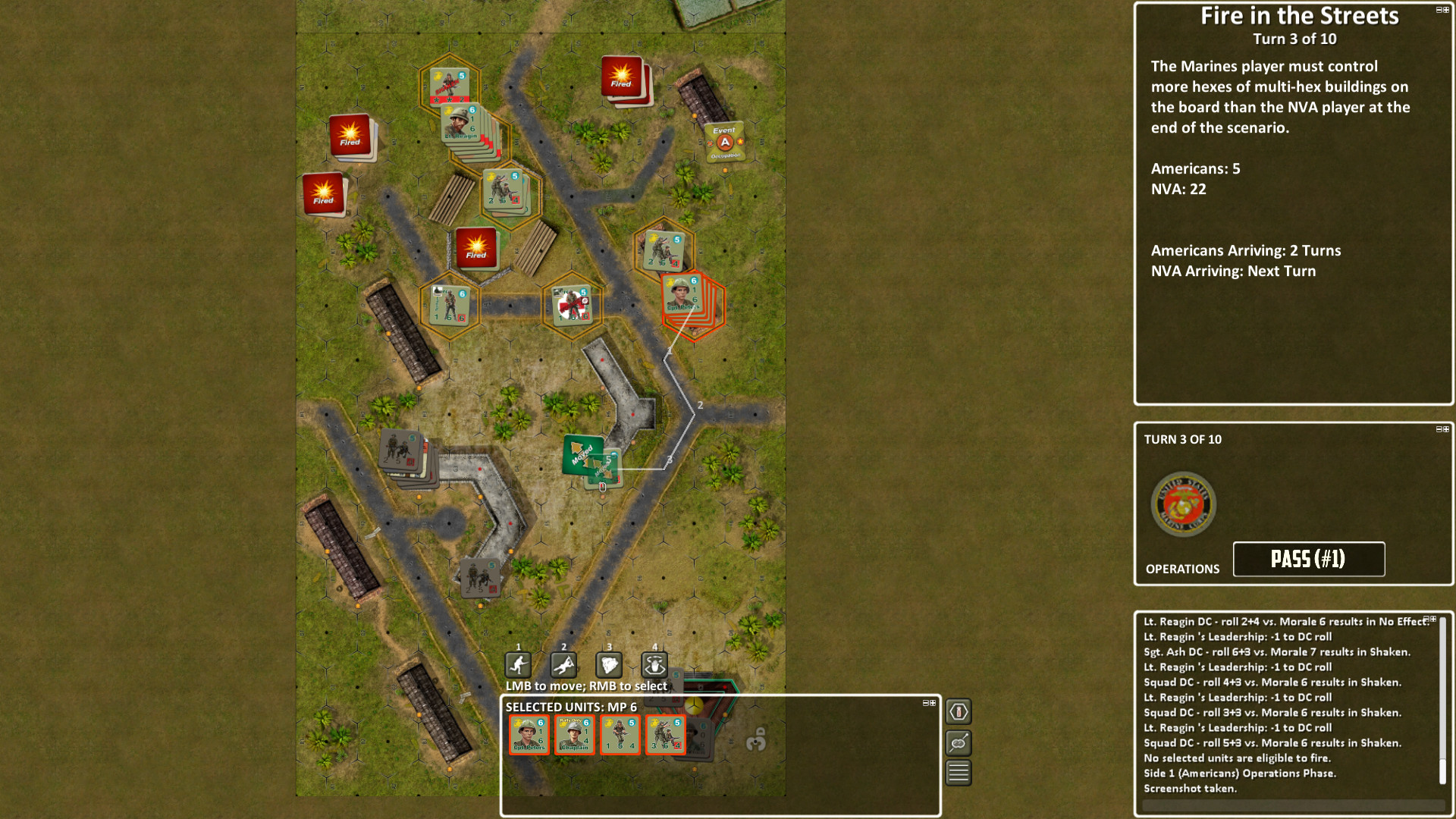Viewport: 1456px width, 819px height.
Task: Select the highlighted Sgt. unit stack on map
Action: coord(685,303)
